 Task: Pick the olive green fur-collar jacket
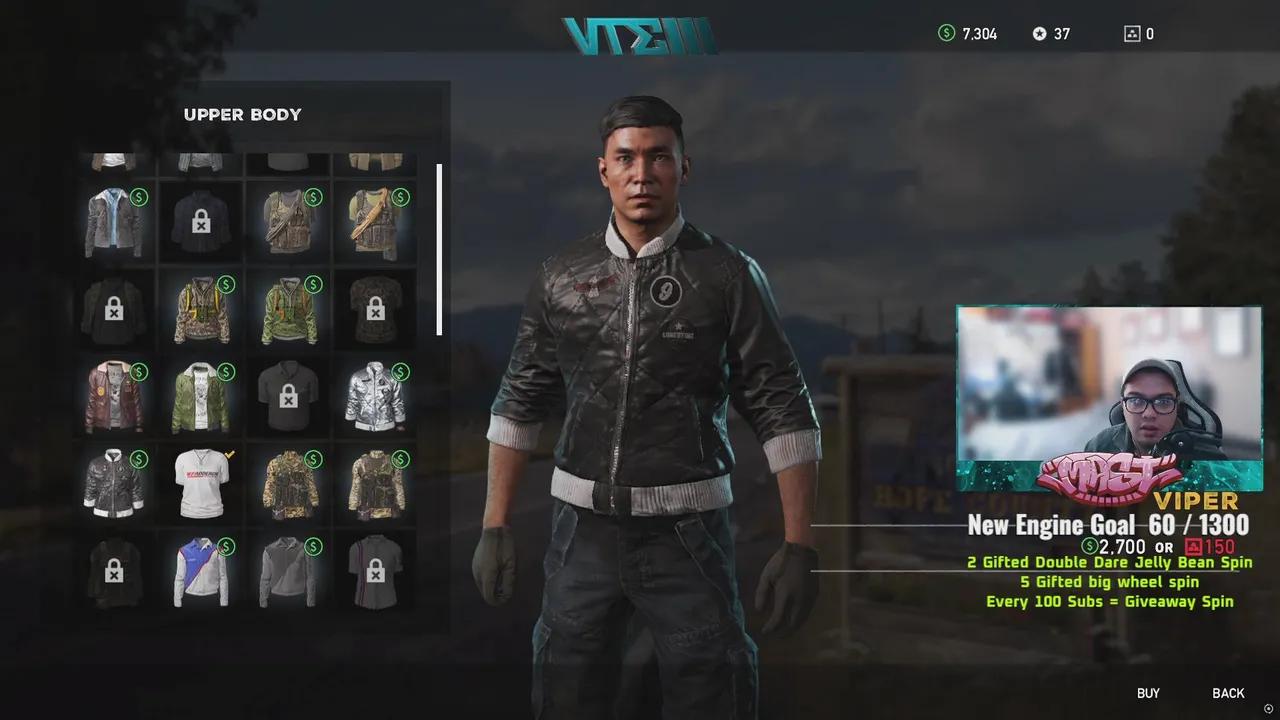tap(201, 397)
